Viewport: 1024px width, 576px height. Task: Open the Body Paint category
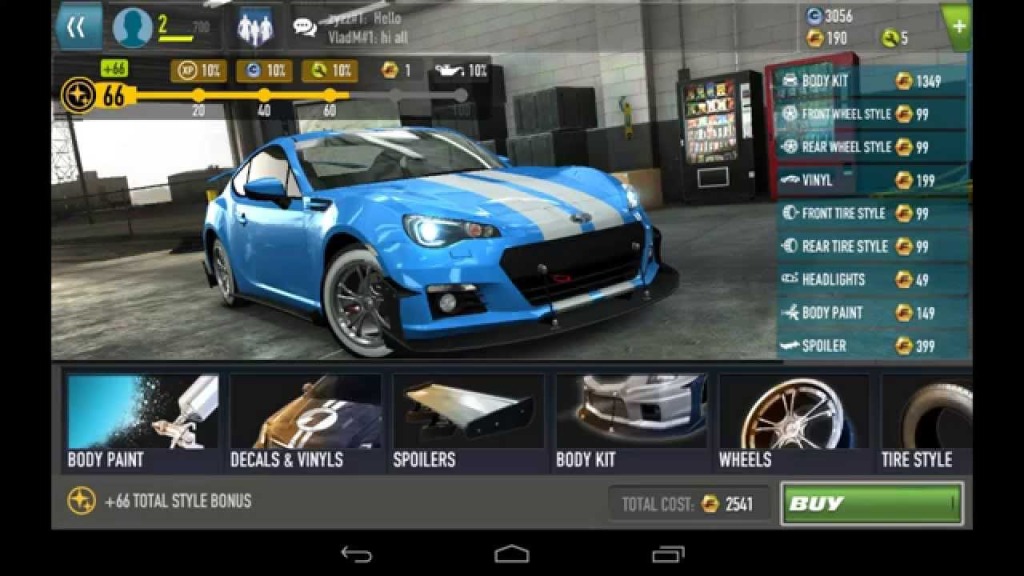point(142,422)
